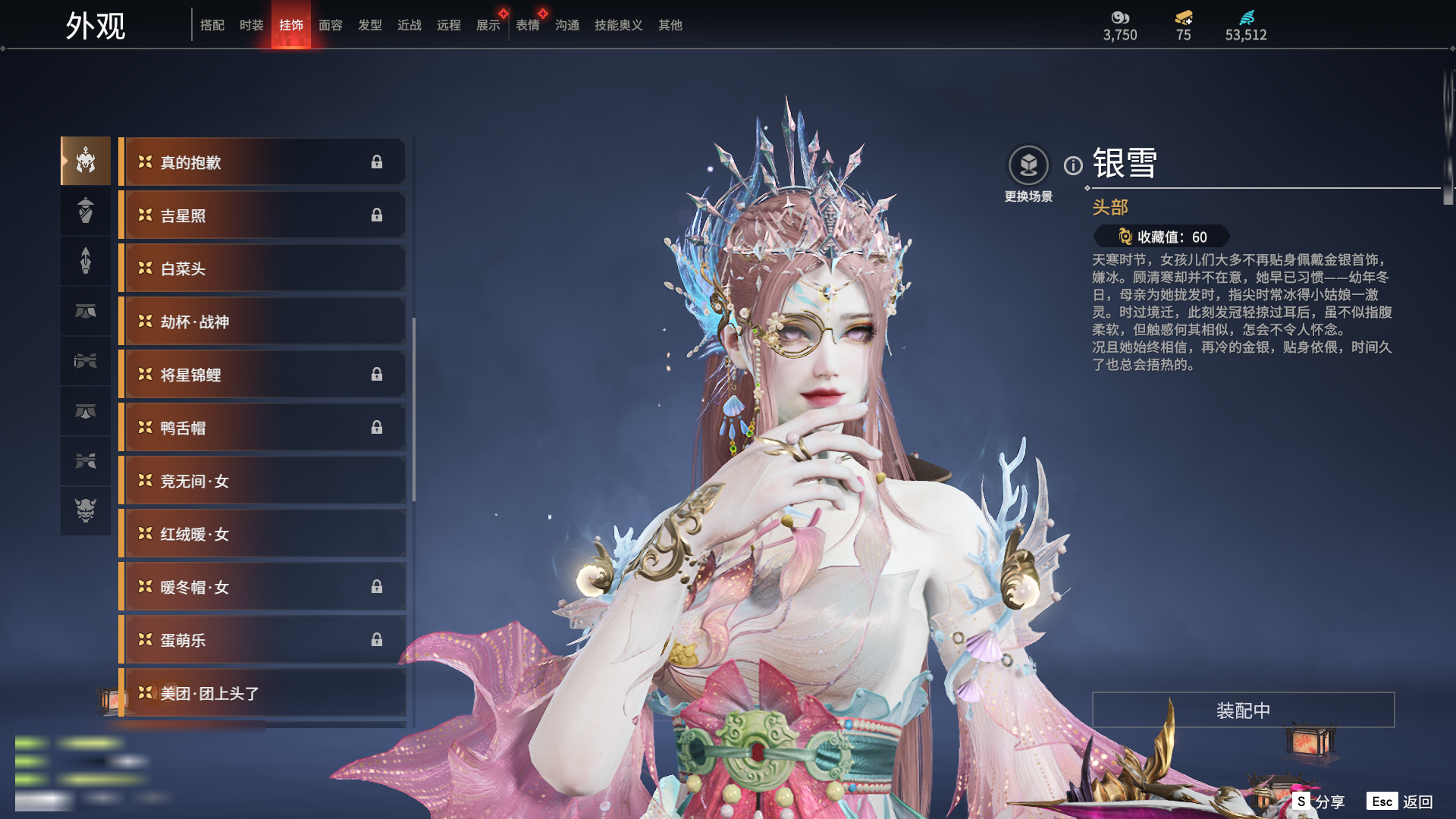This screenshot has height=819, width=1456.
Task: Open the info icon beside 银雪
Action: 1073,165
